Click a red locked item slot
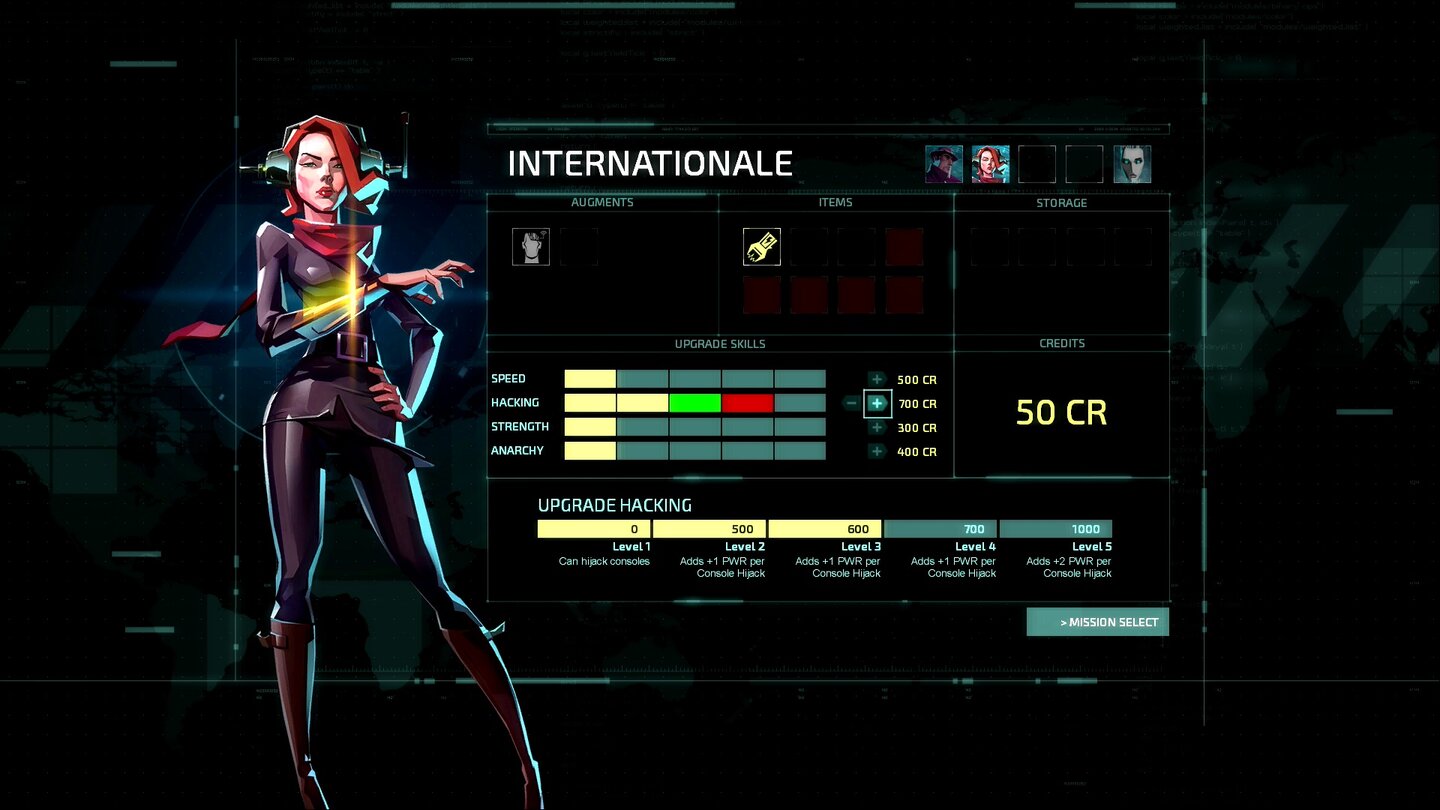Viewport: 1440px width, 810px height. tap(905, 246)
